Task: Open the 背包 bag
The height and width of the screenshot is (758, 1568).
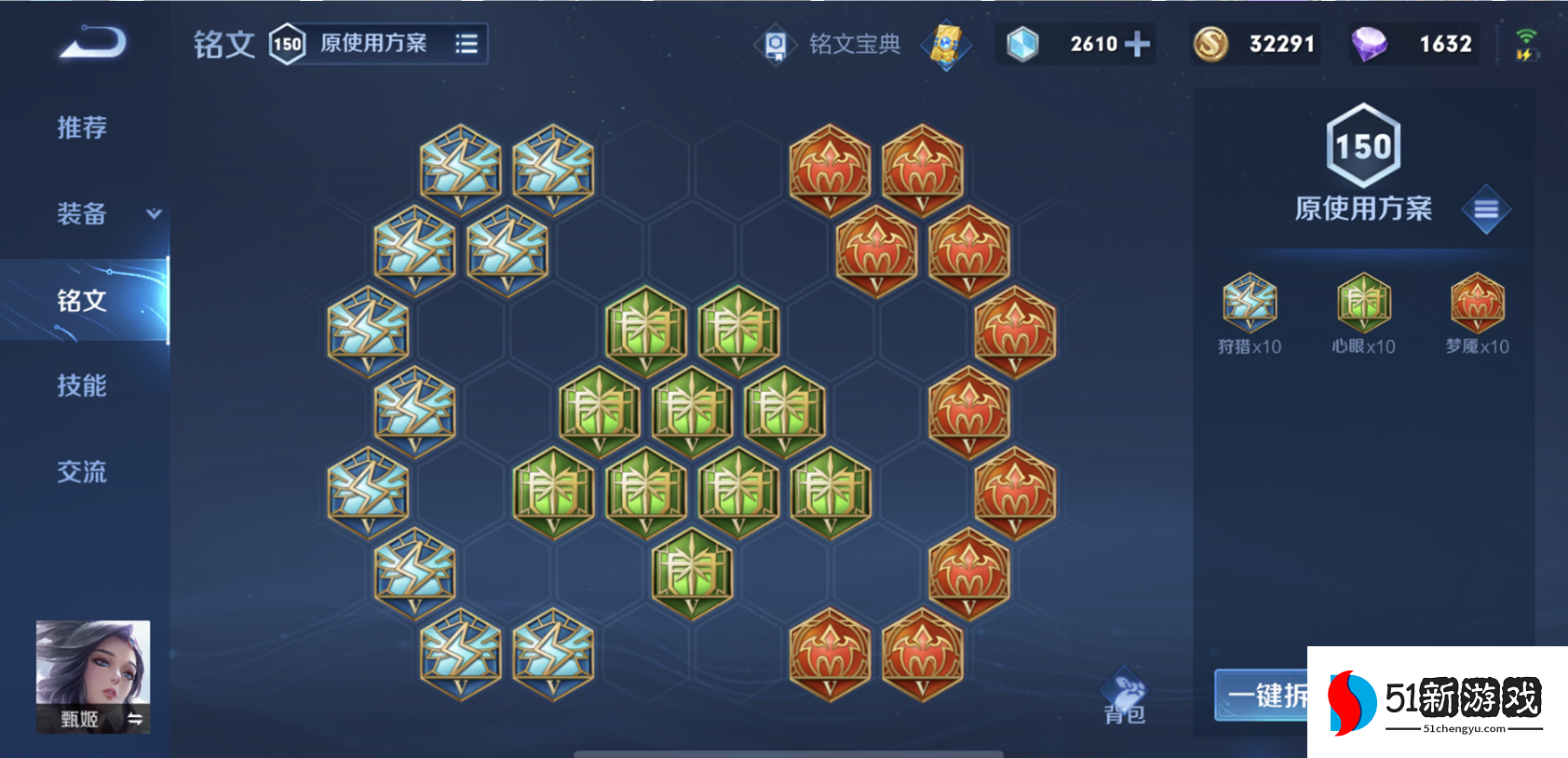Action: 1125,697
